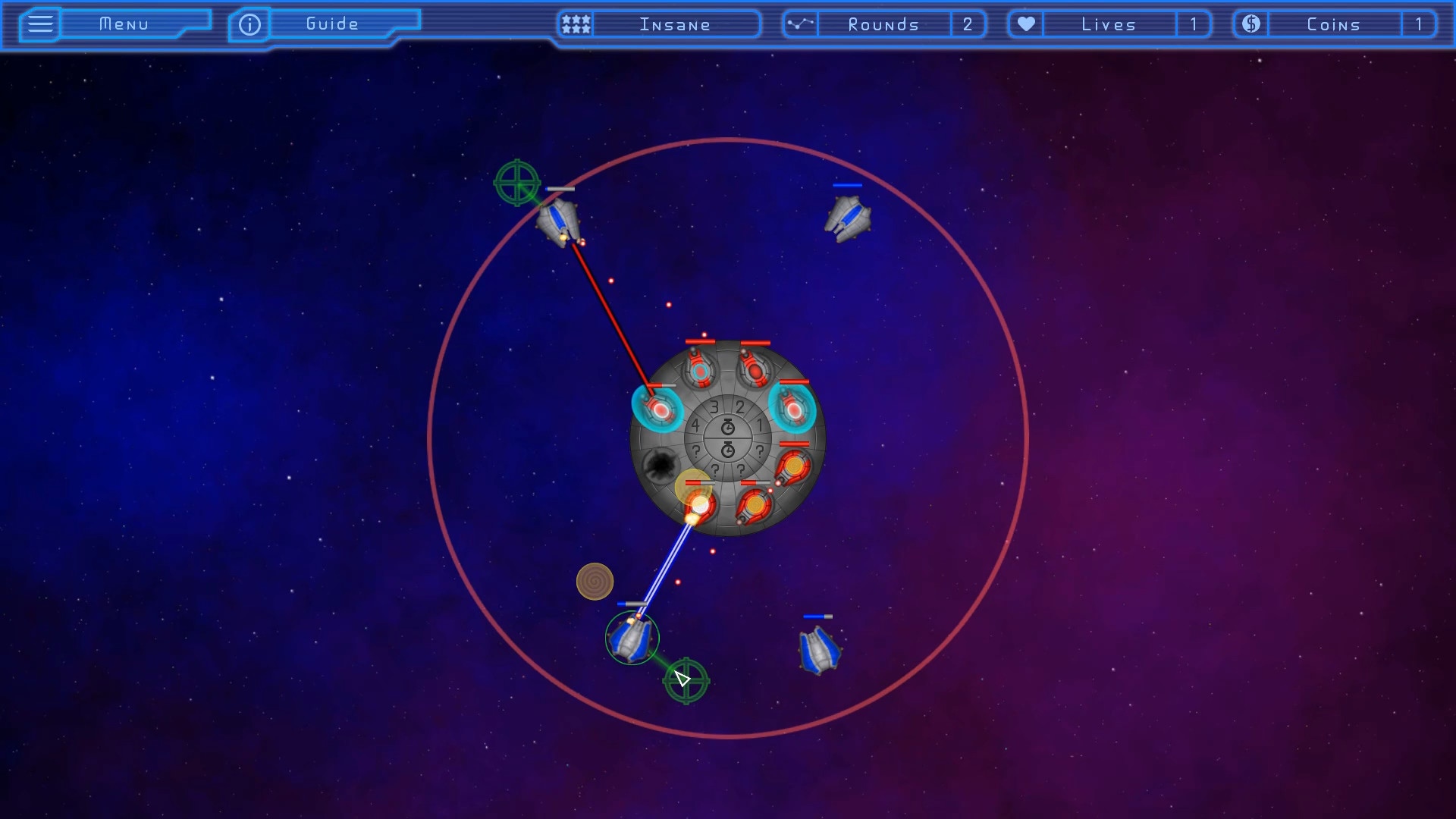Click the station slot numbered 4

click(x=695, y=424)
